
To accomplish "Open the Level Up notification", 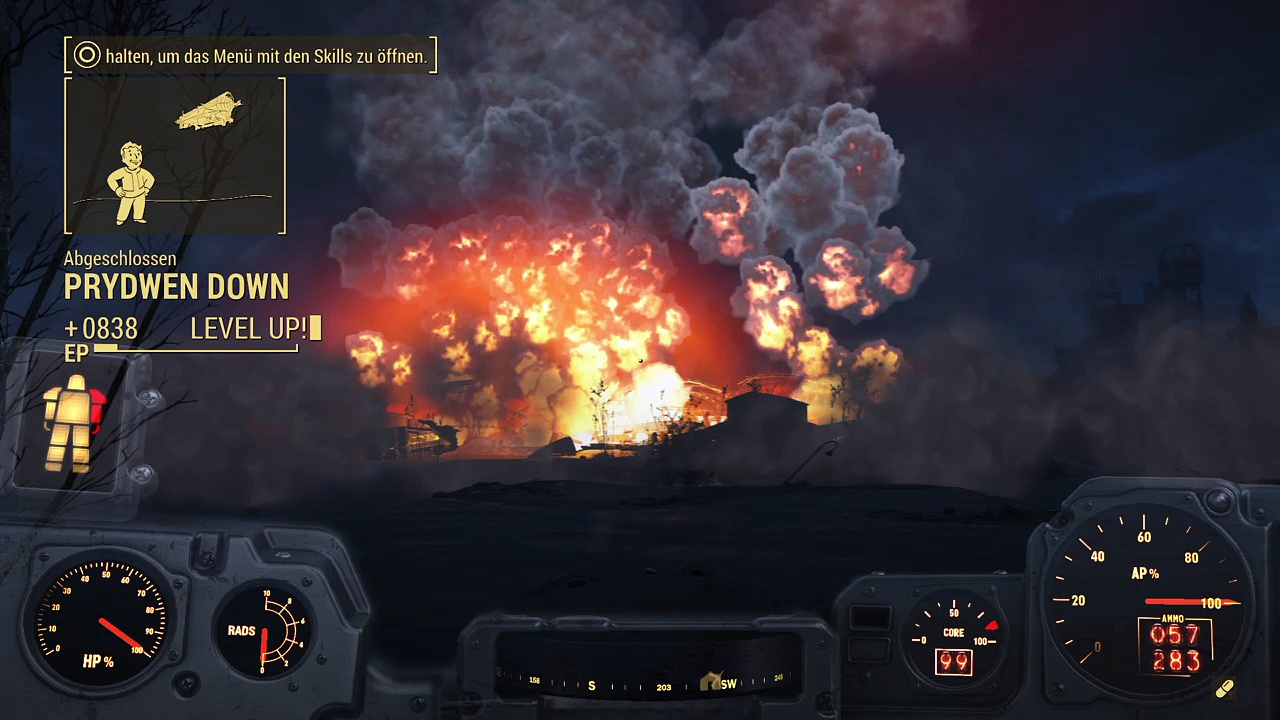I will 255,328.
